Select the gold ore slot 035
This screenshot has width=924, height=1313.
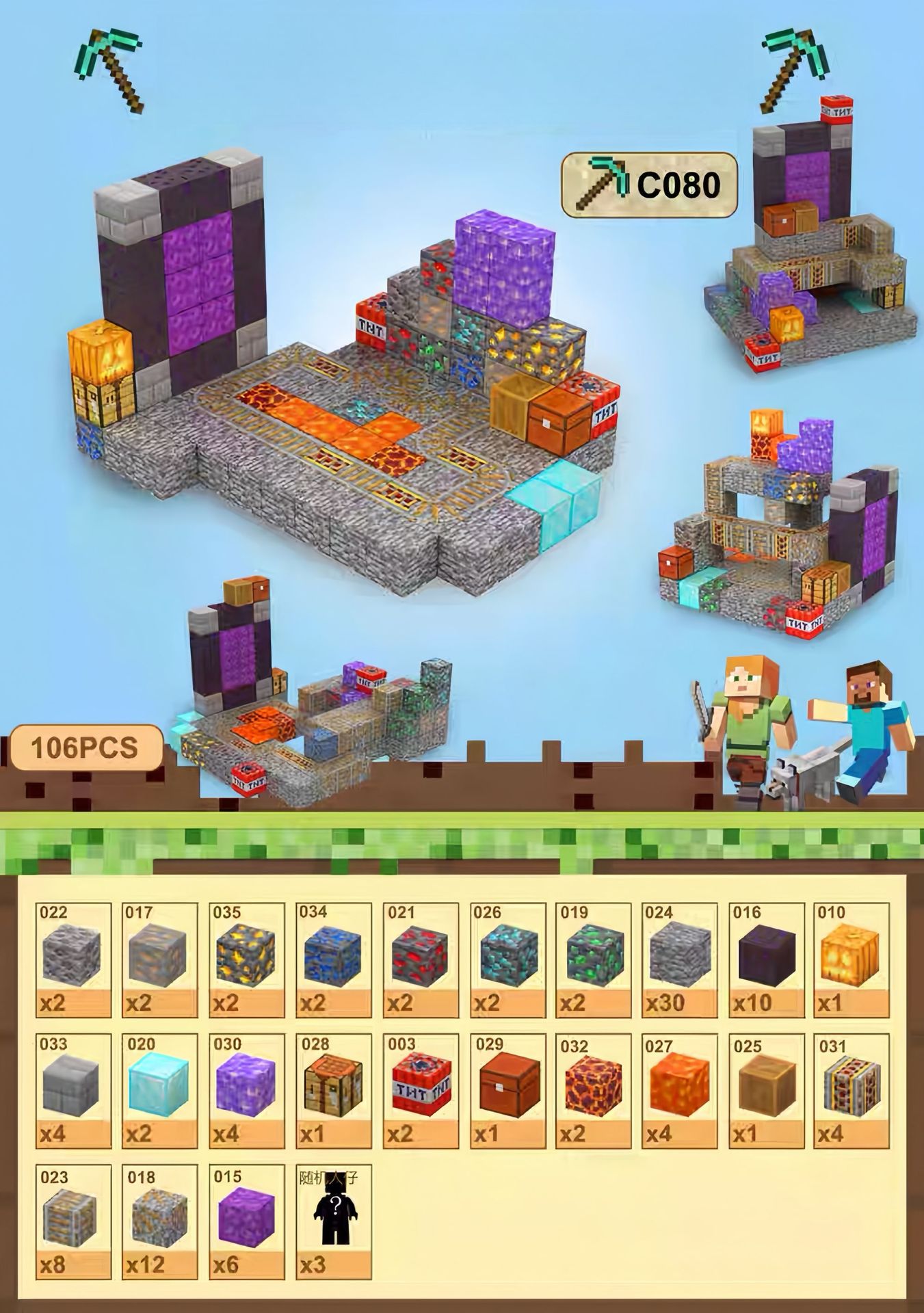click(x=246, y=958)
